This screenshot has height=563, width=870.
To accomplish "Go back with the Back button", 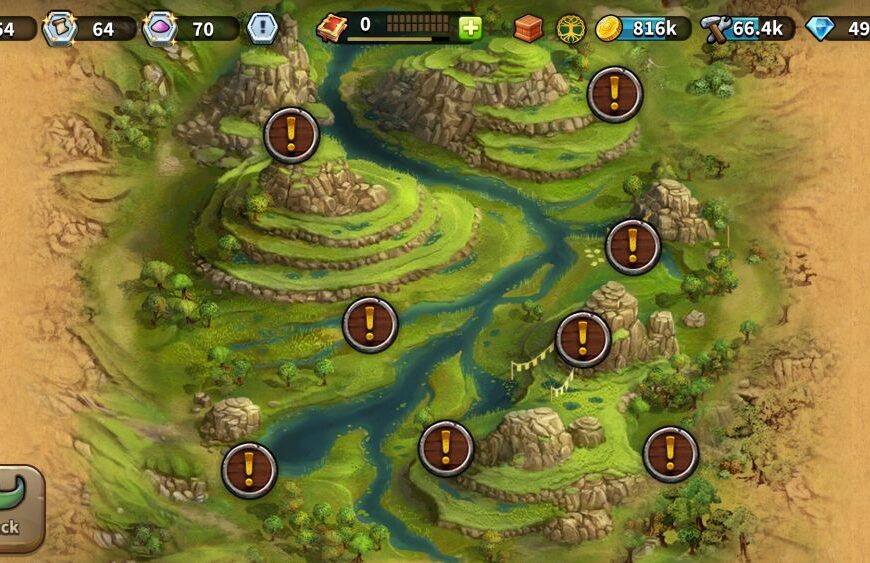I will (x=16, y=508).
